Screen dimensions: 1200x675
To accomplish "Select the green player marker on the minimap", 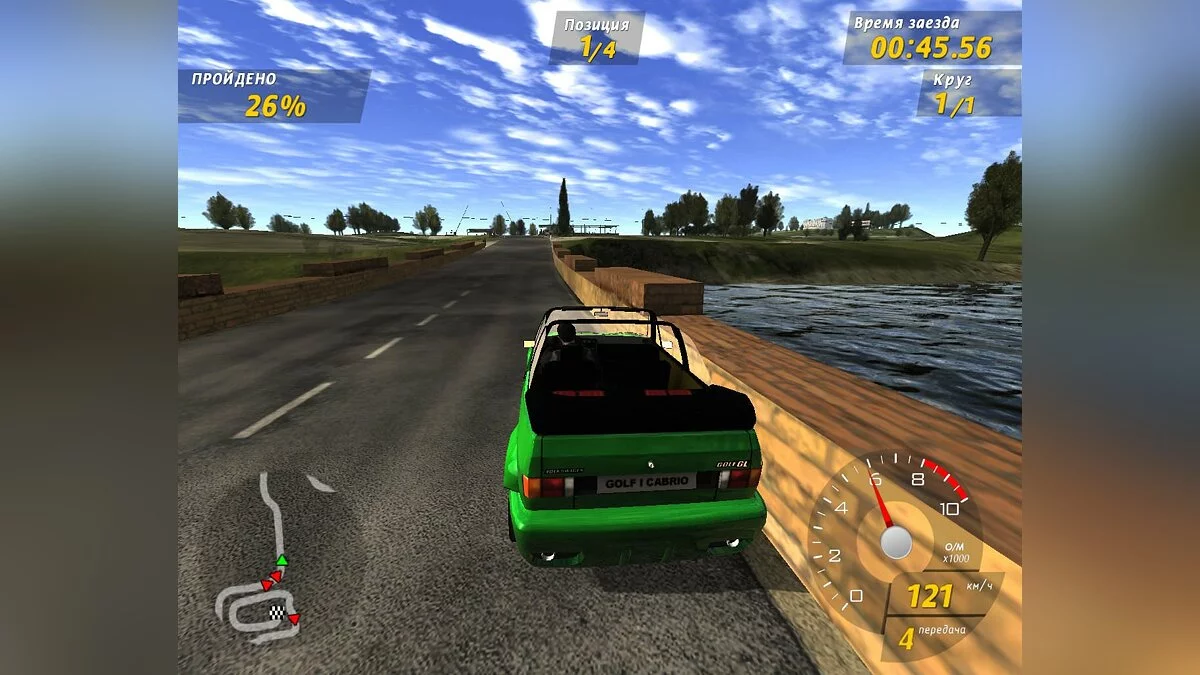I will [282, 560].
